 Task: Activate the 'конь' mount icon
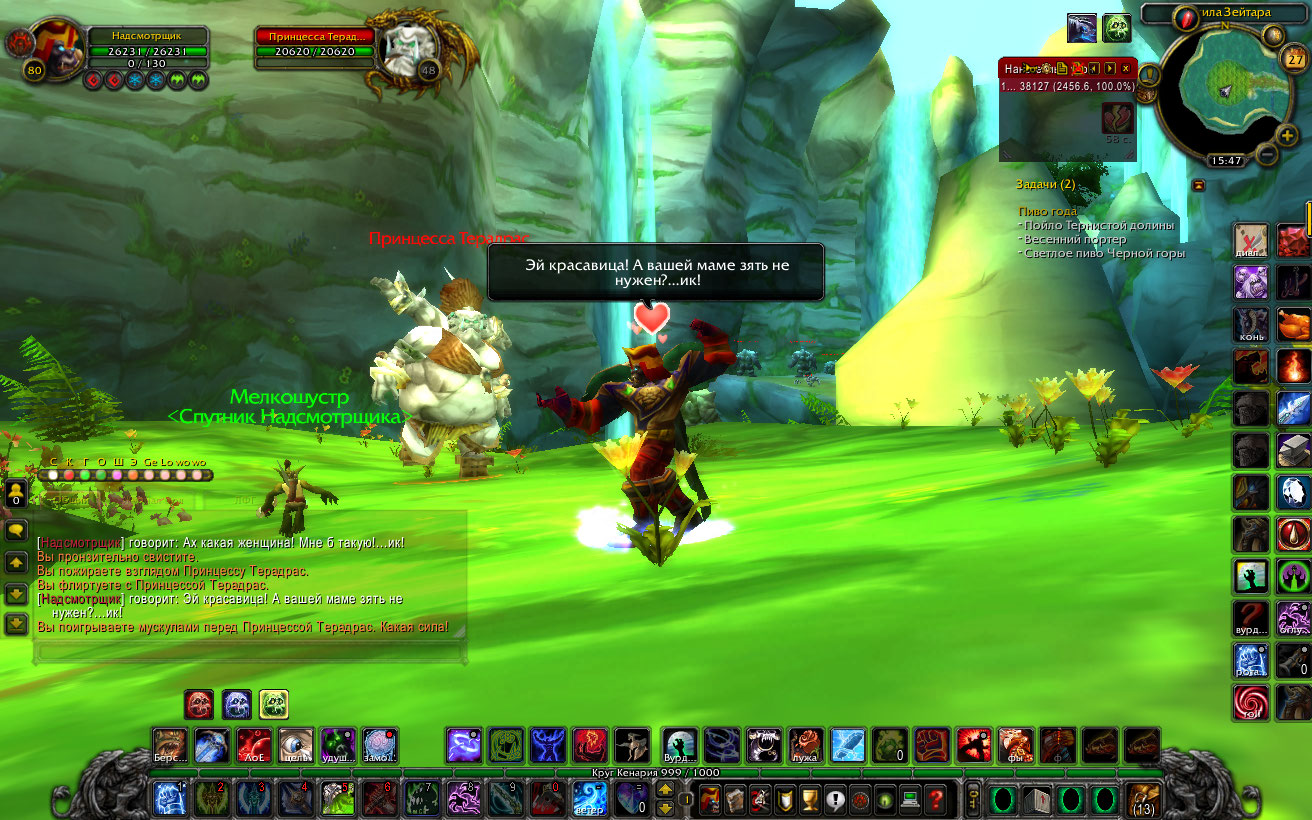[1251, 325]
